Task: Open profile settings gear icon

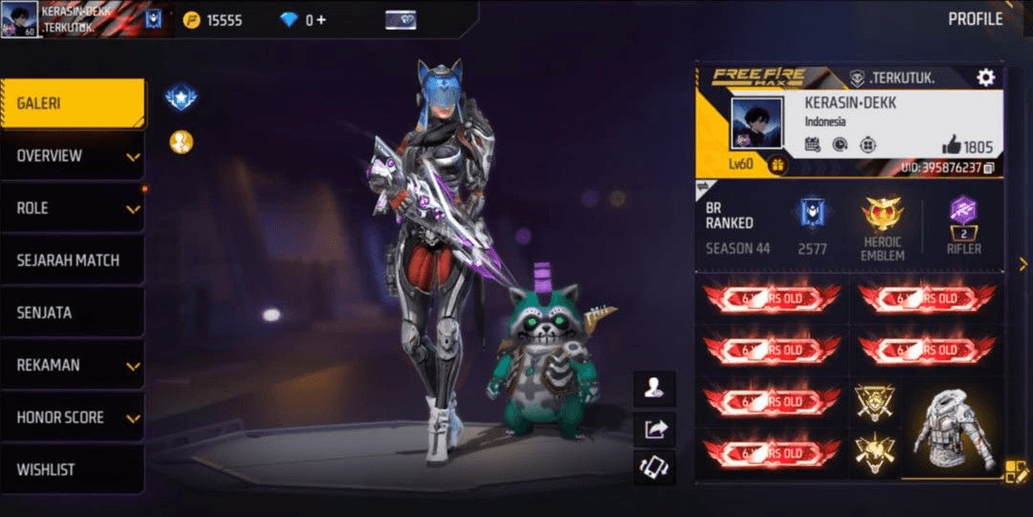Action: point(986,78)
